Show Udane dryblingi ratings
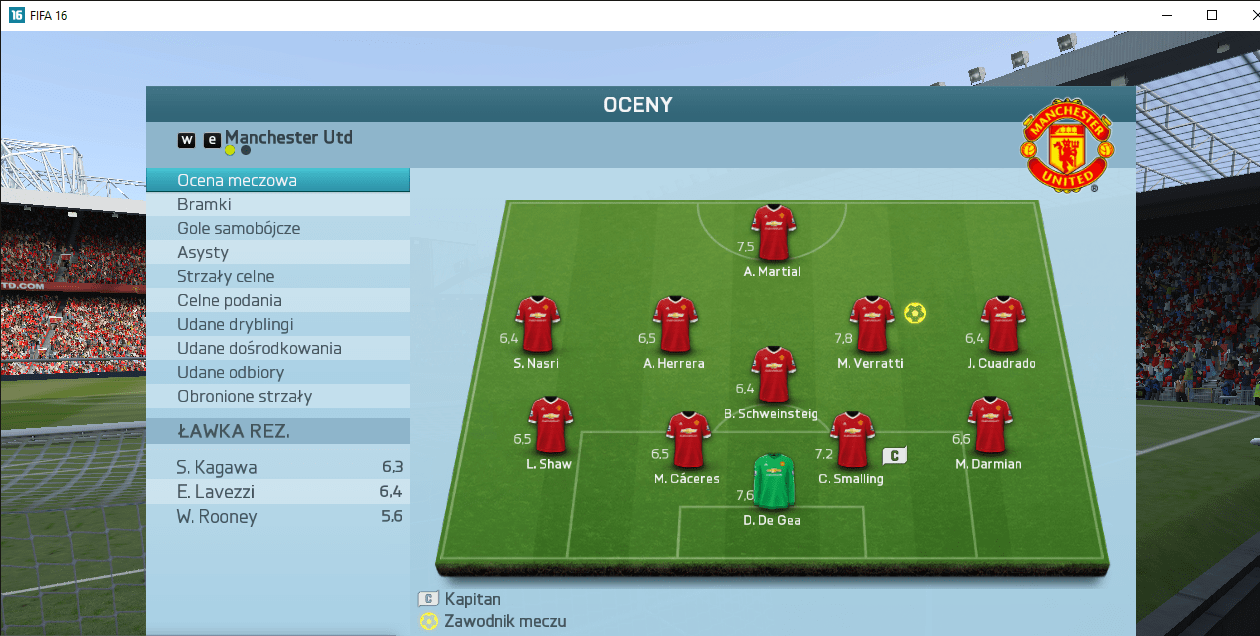1260x636 pixels. point(277,324)
